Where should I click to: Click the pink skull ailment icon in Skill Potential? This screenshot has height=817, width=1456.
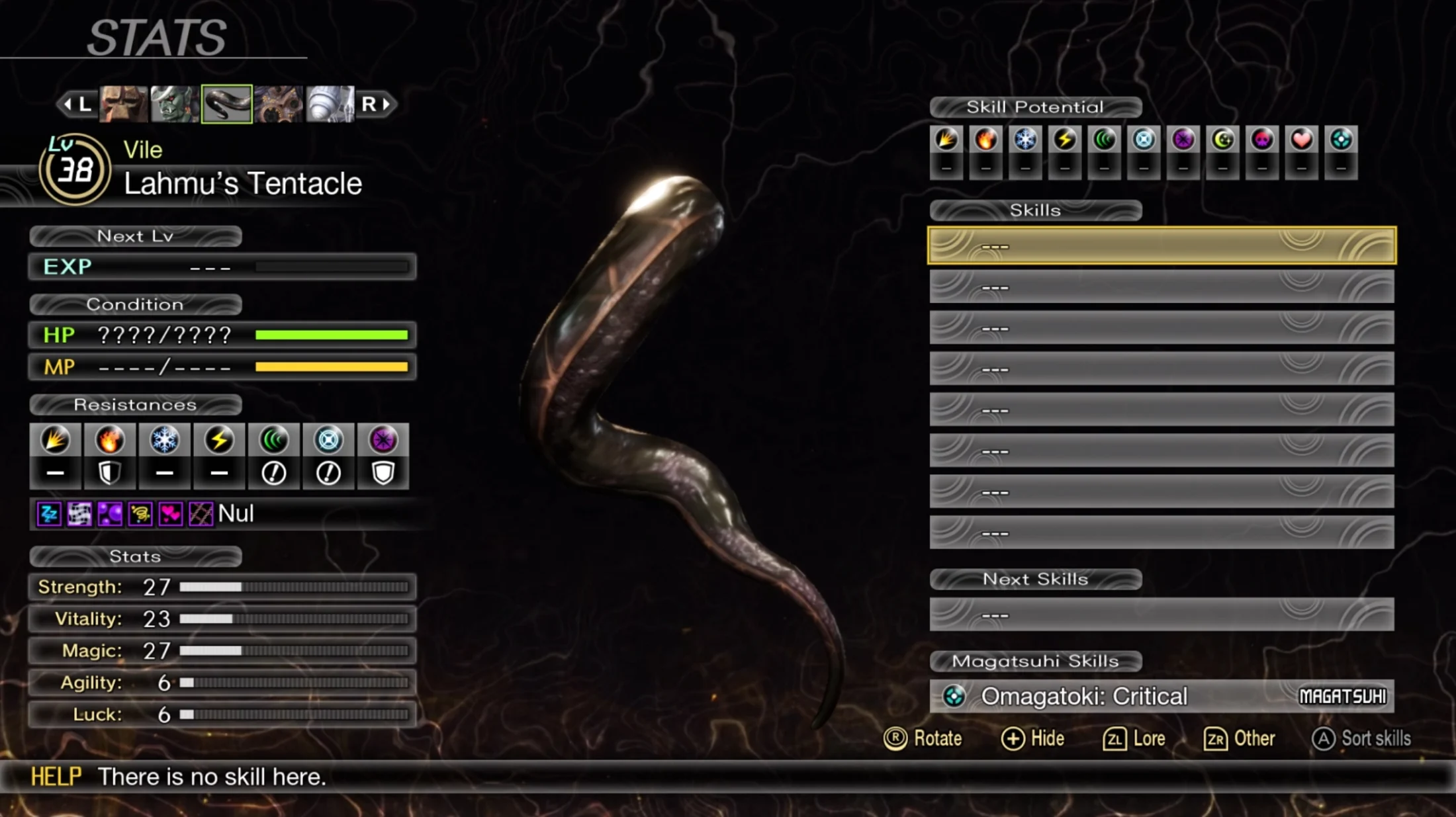[1262, 140]
